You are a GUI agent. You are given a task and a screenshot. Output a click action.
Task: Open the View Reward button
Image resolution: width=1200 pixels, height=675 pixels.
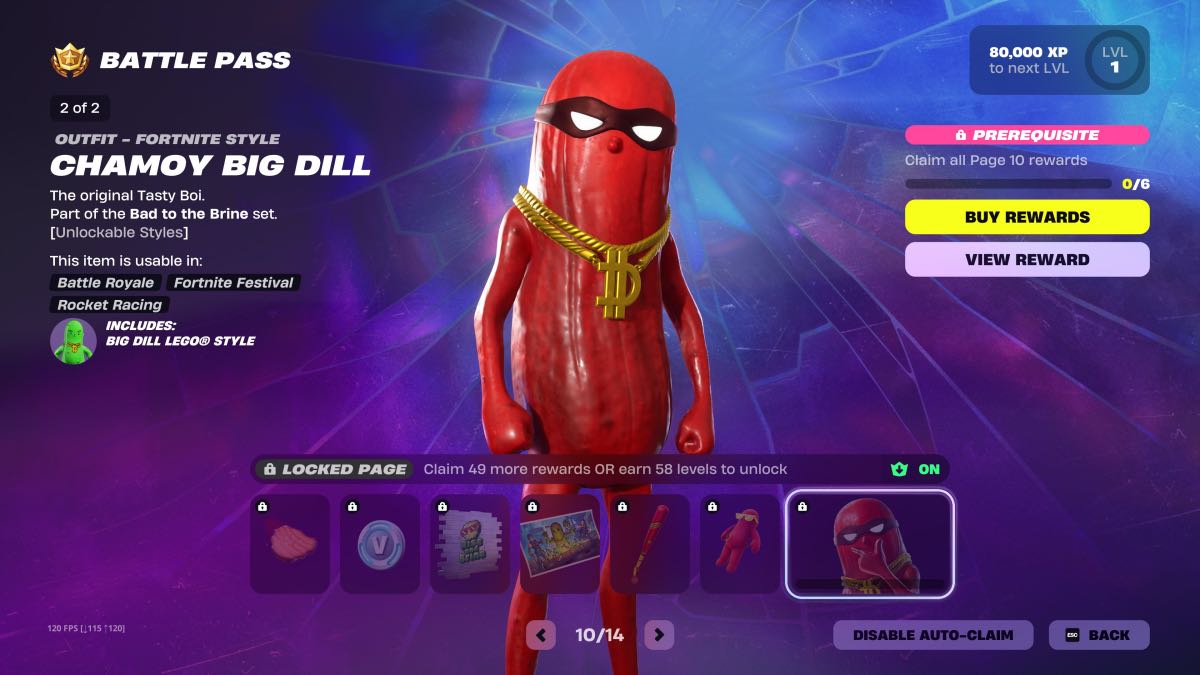[x=1027, y=259]
